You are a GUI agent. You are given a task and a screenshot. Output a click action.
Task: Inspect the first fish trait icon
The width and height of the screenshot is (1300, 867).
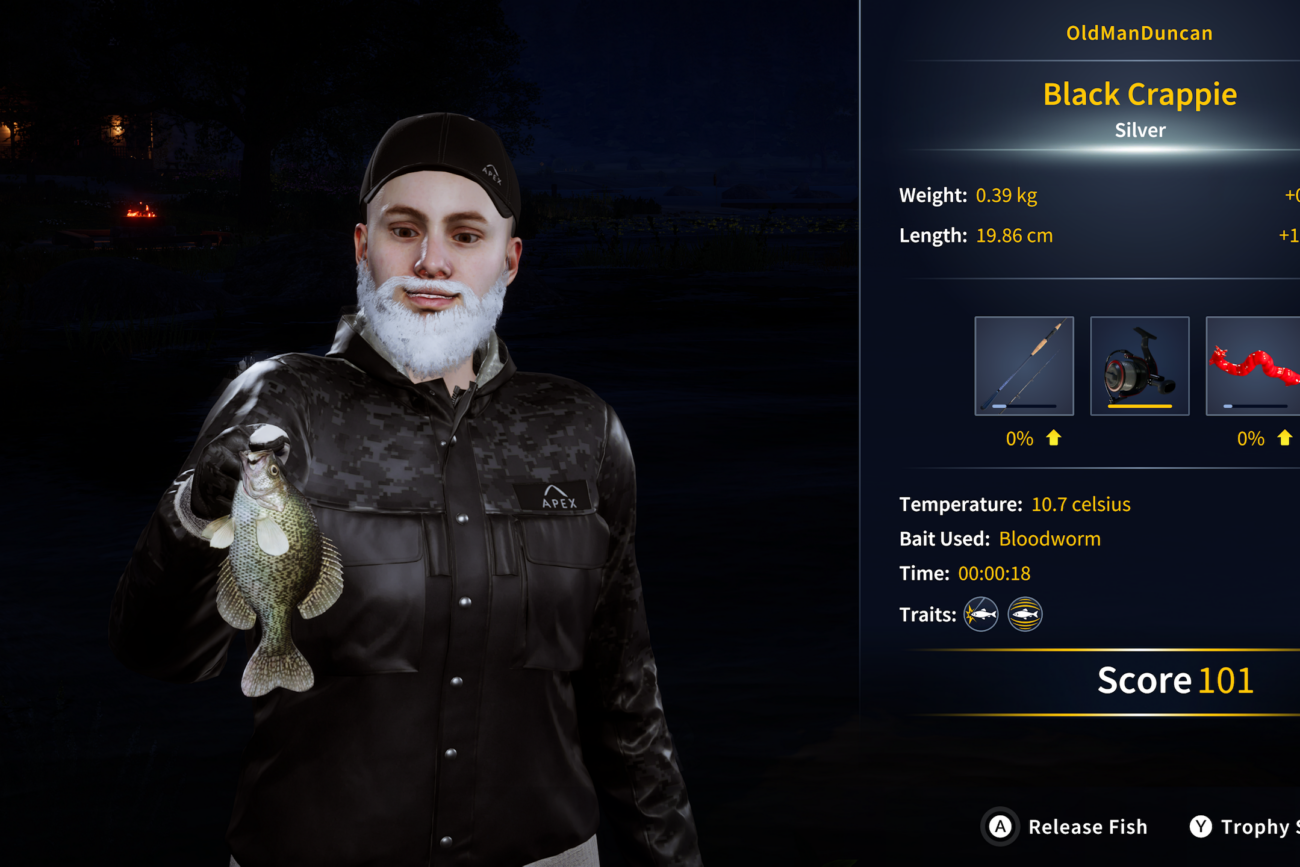981,614
